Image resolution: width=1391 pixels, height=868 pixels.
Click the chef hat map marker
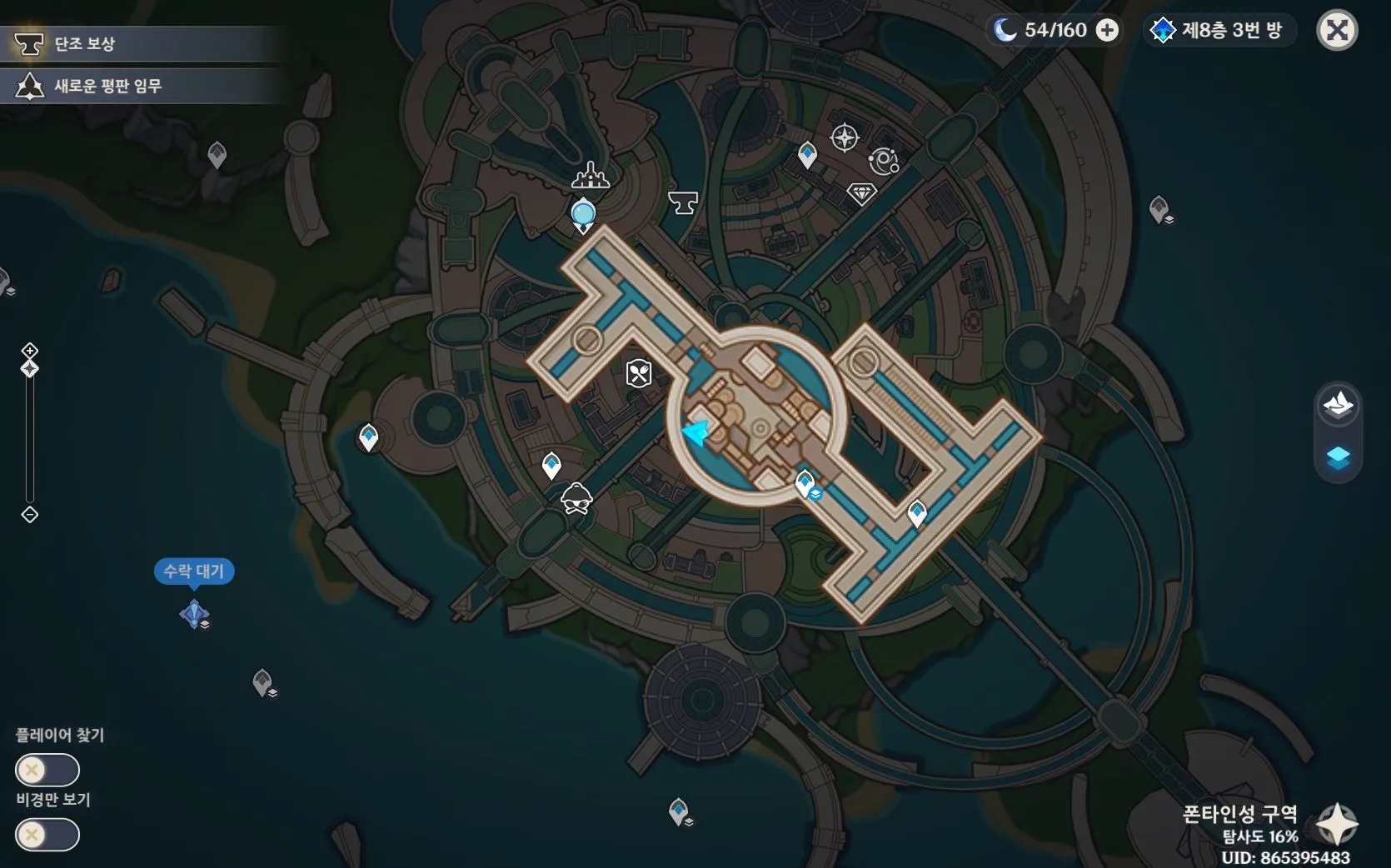tap(576, 499)
